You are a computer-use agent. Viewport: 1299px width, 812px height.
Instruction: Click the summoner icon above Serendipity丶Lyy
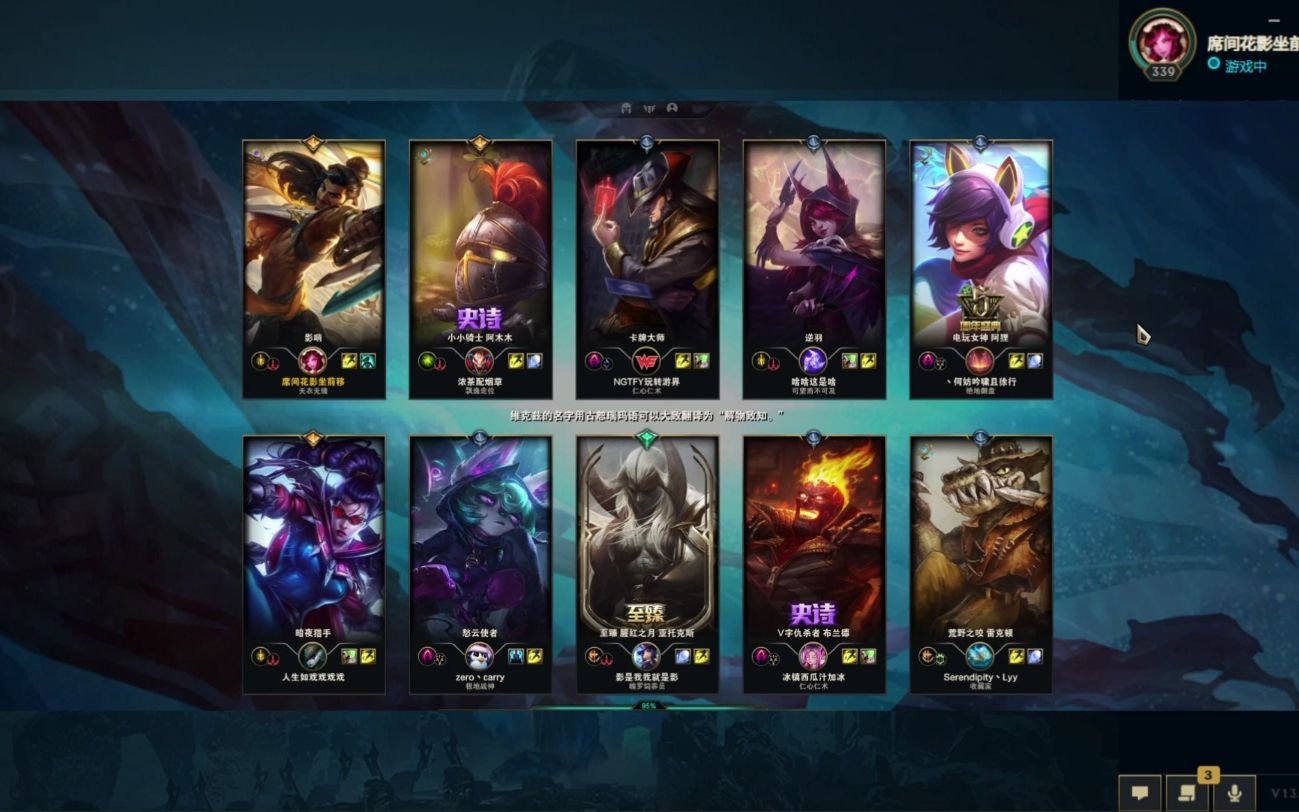tap(980, 656)
